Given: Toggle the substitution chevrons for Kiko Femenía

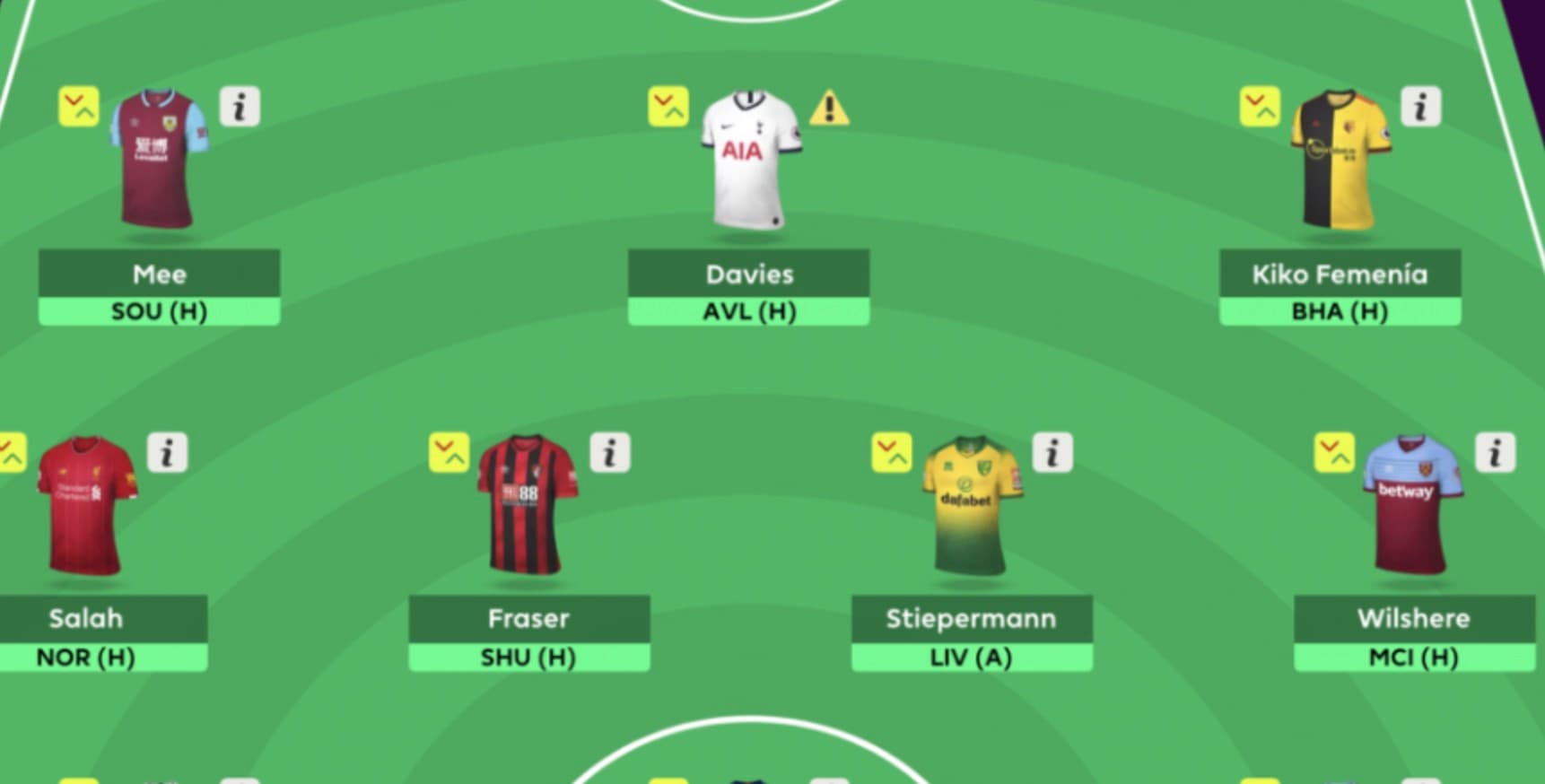Looking at the screenshot, I should [x=1261, y=107].
